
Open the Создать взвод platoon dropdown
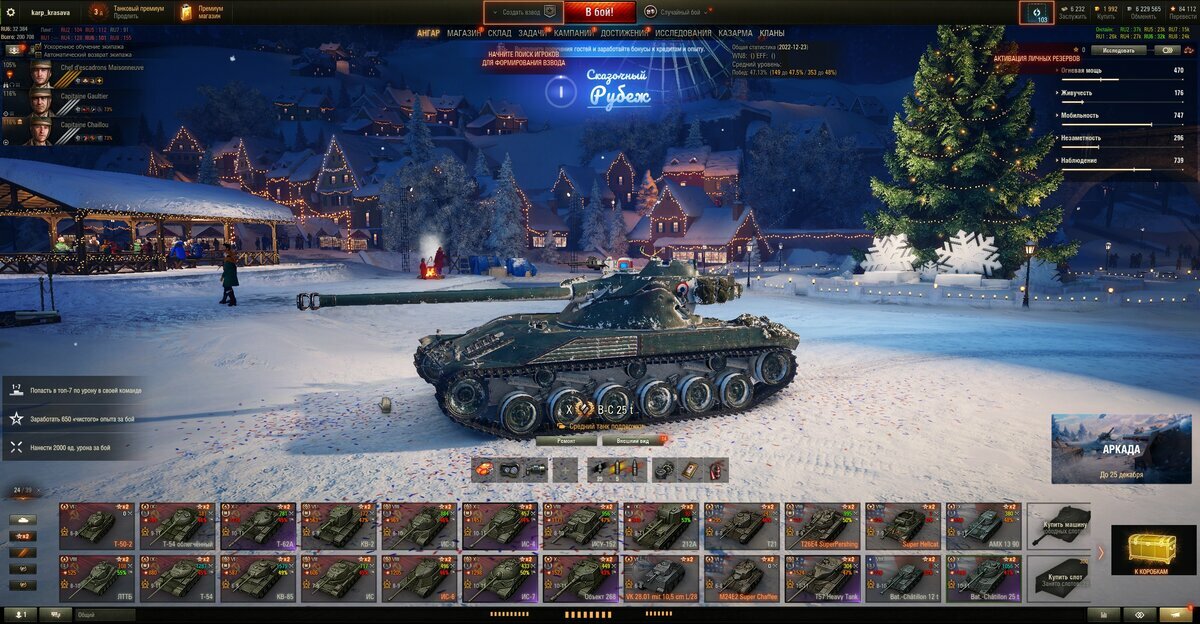522,12
